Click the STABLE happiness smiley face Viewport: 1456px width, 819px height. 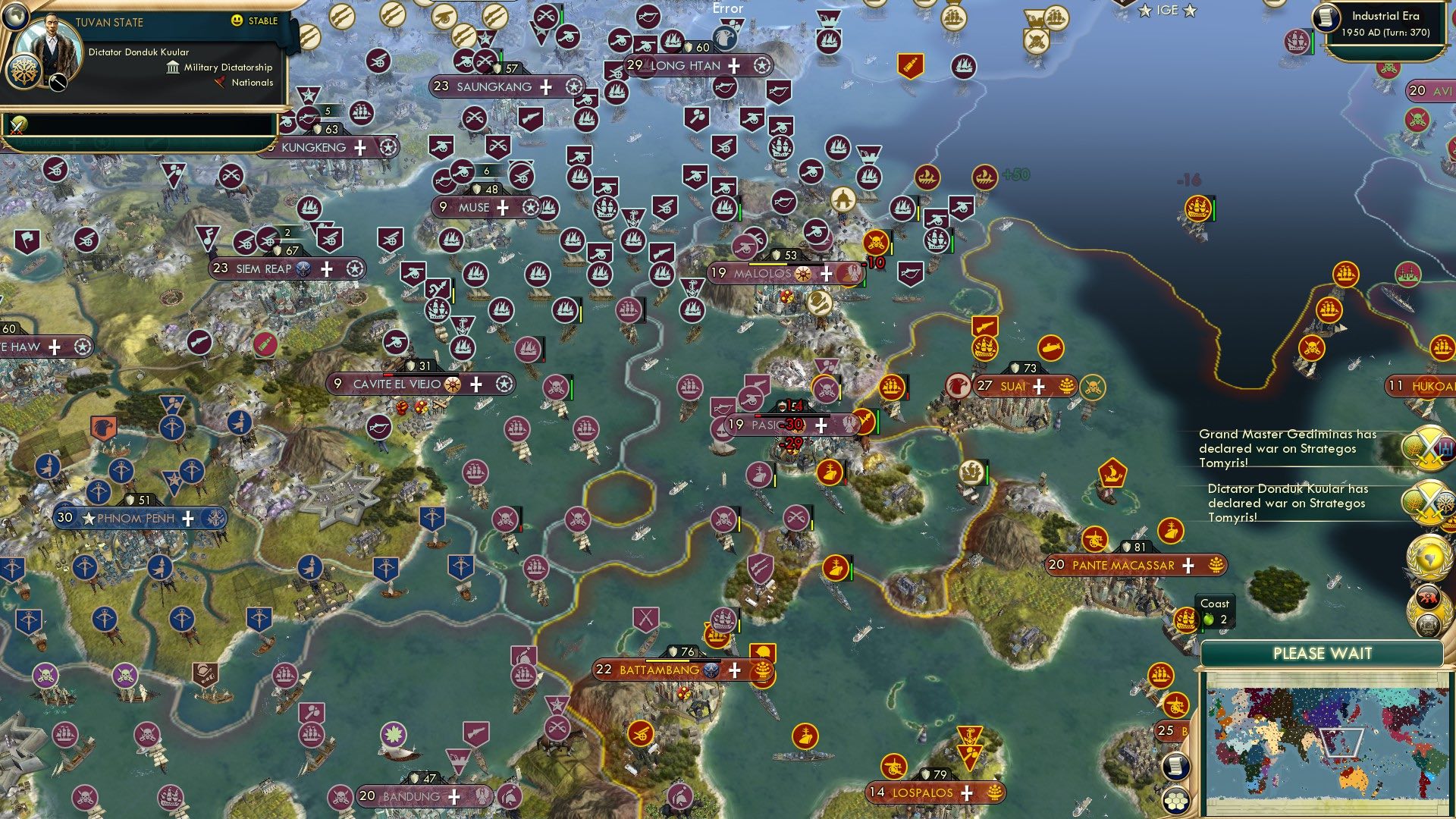[x=236, y=20]
